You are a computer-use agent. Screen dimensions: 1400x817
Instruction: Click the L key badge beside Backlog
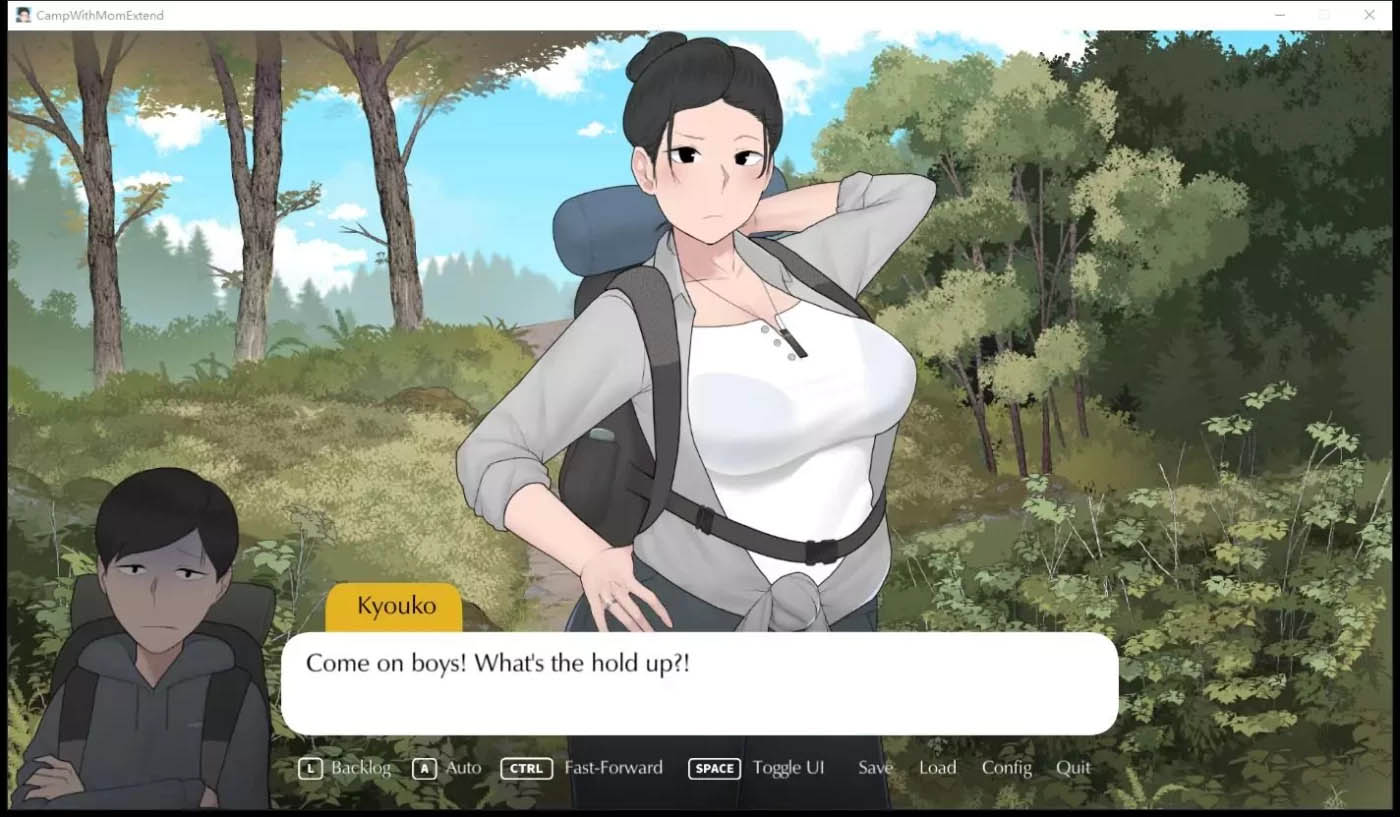(310, 768)
